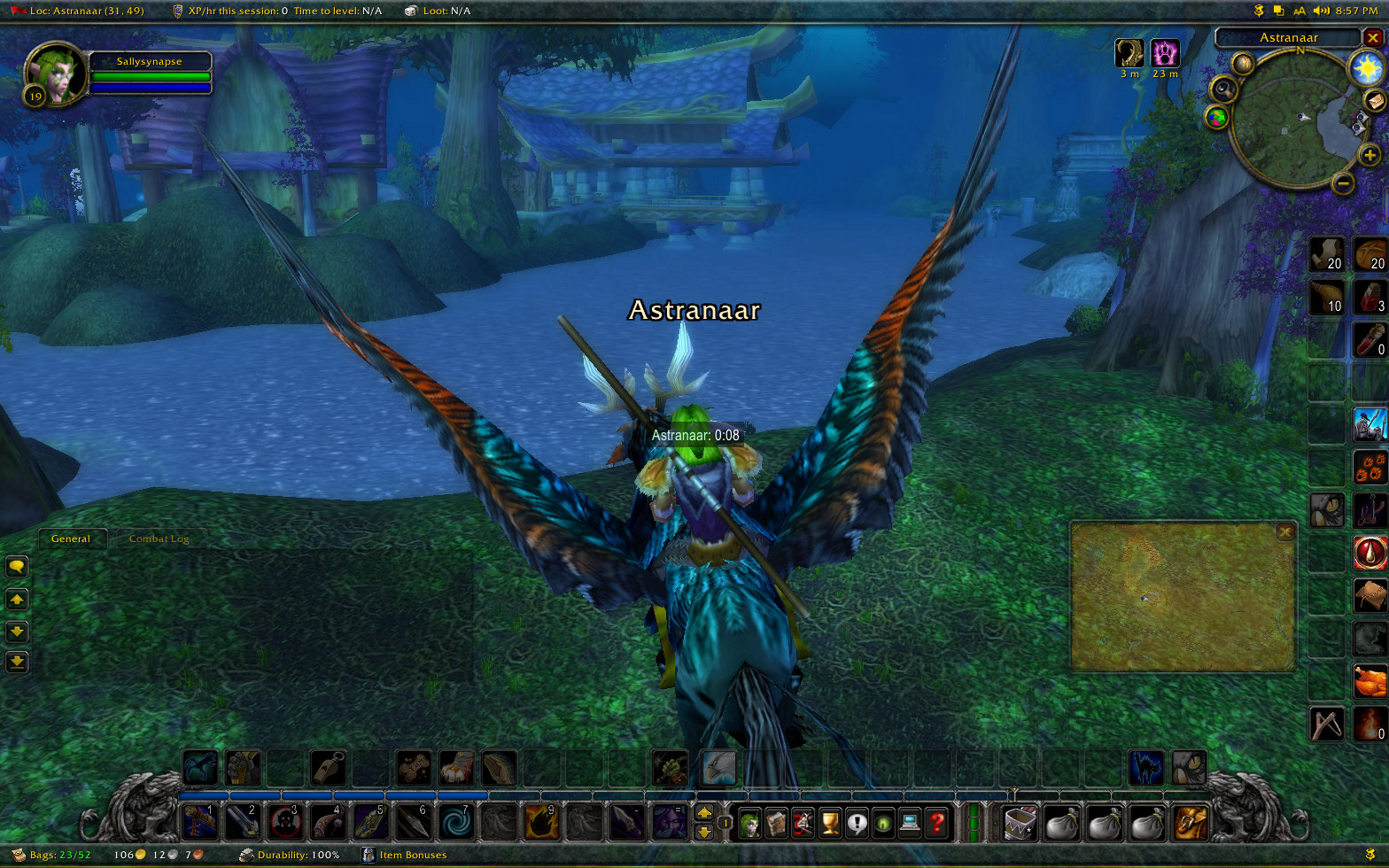This screenshot has height=868, width=1389.
Task: Jump chat to bottom with the underlined arrow
Action: click(17, 662)
